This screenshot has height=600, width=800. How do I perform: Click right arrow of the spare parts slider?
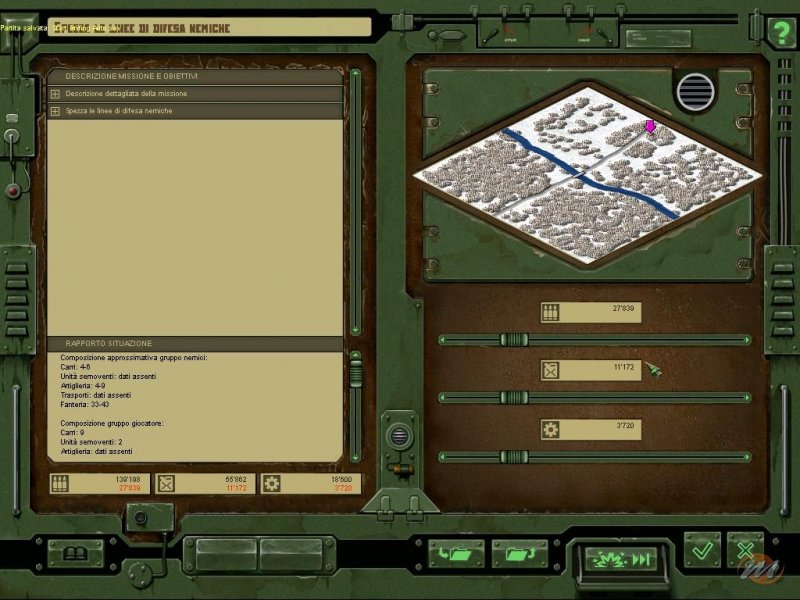(x=747, y=457)
